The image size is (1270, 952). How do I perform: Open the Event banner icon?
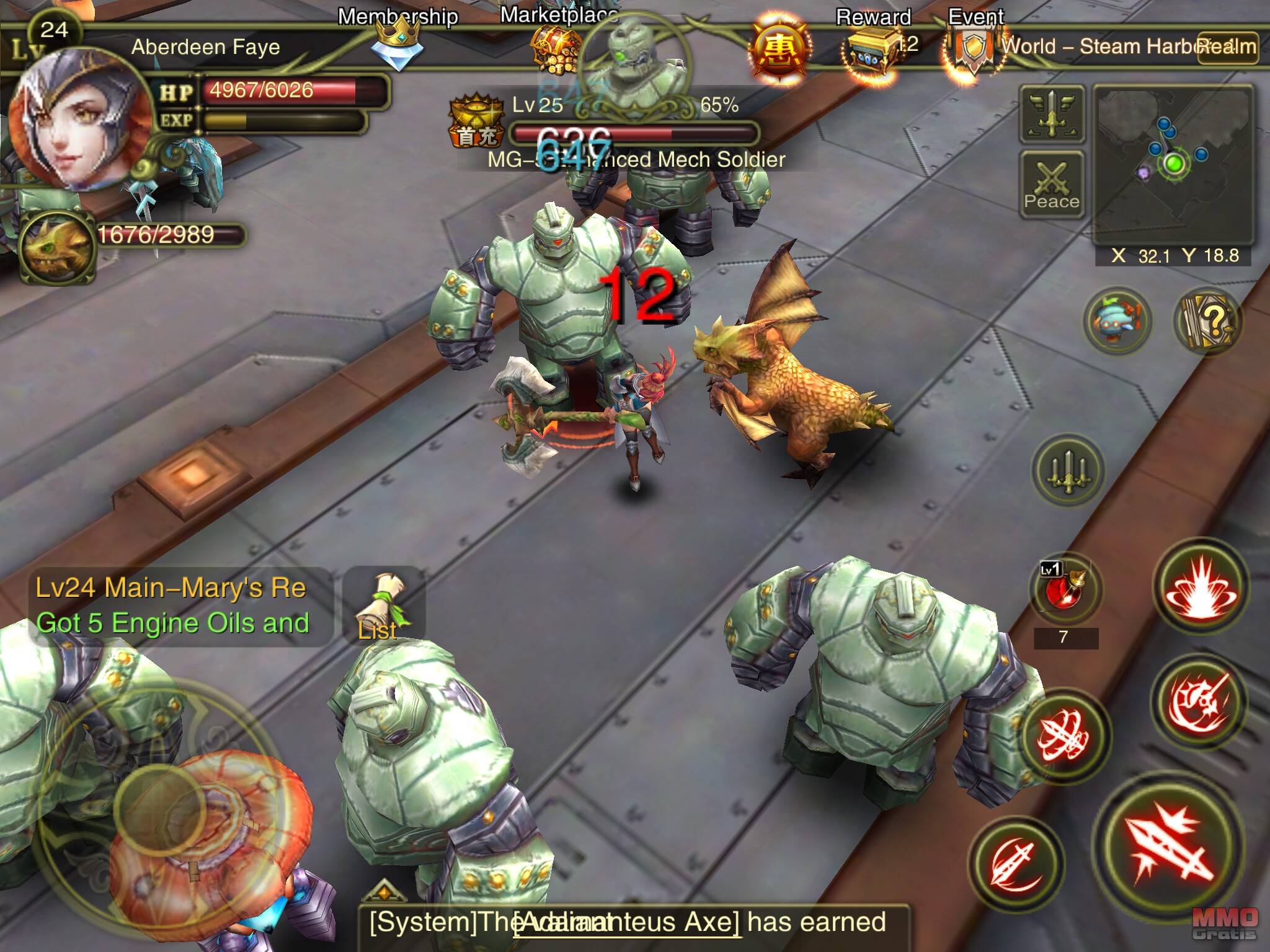point(974,50)
